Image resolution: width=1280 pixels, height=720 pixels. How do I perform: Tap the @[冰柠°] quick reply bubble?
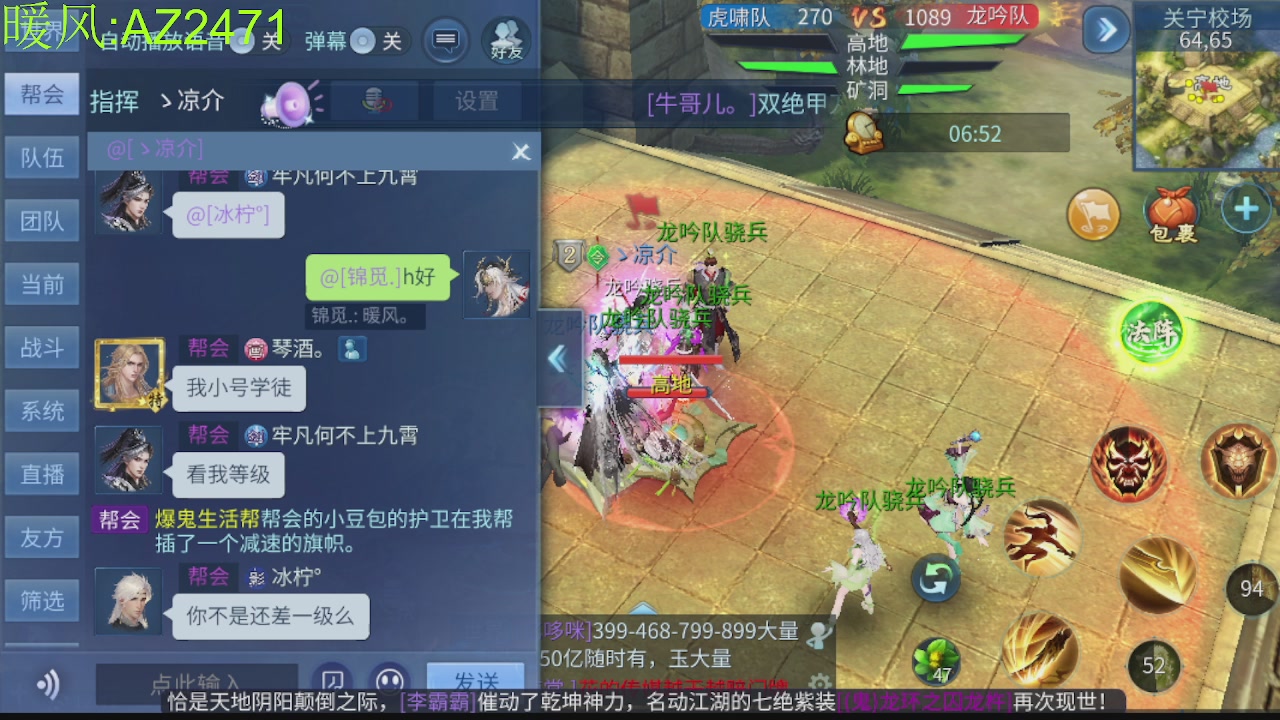228,216
